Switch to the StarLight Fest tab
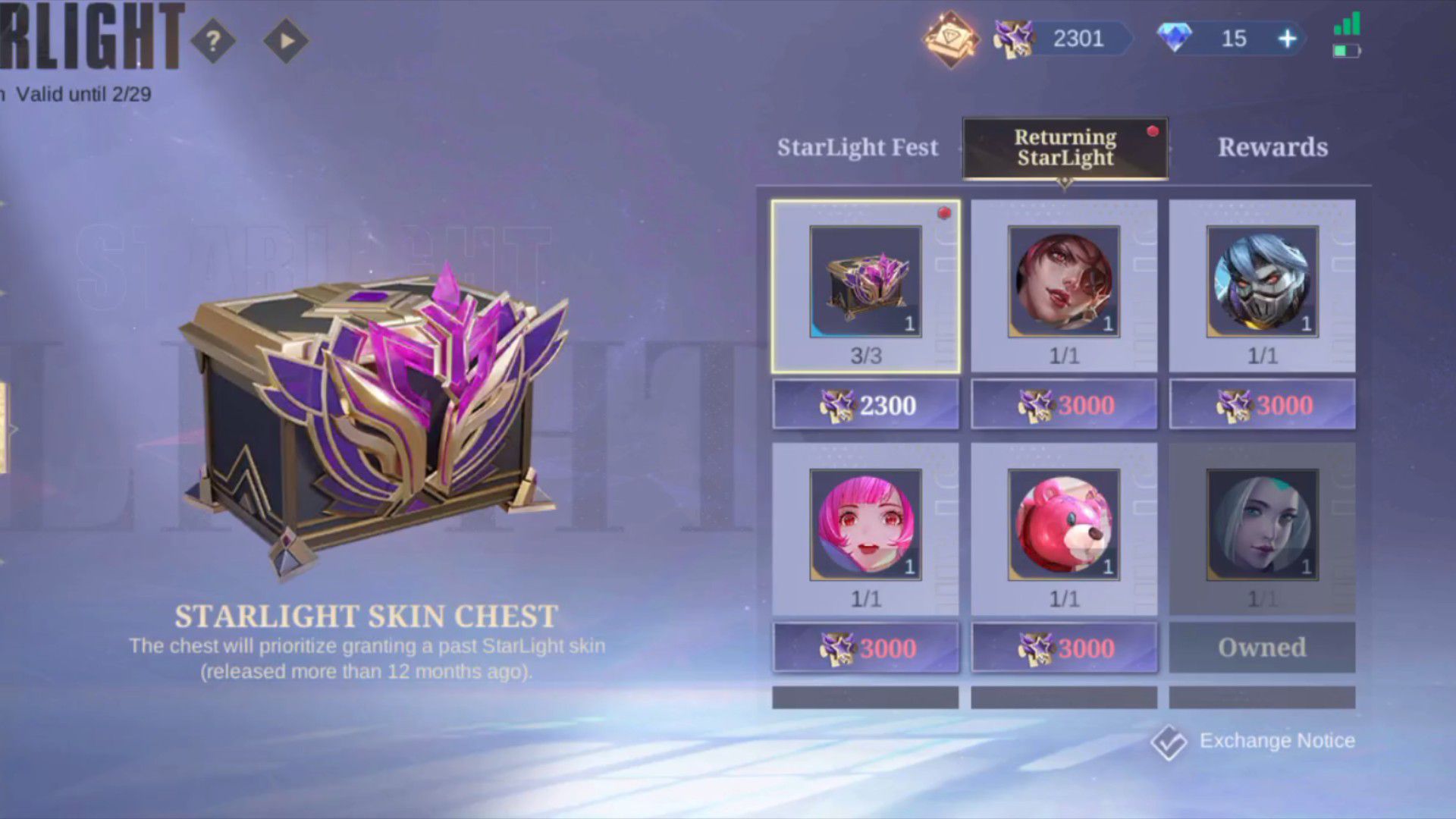The width and height of the screenshot is (1456, 819). (x=857, y=146)
